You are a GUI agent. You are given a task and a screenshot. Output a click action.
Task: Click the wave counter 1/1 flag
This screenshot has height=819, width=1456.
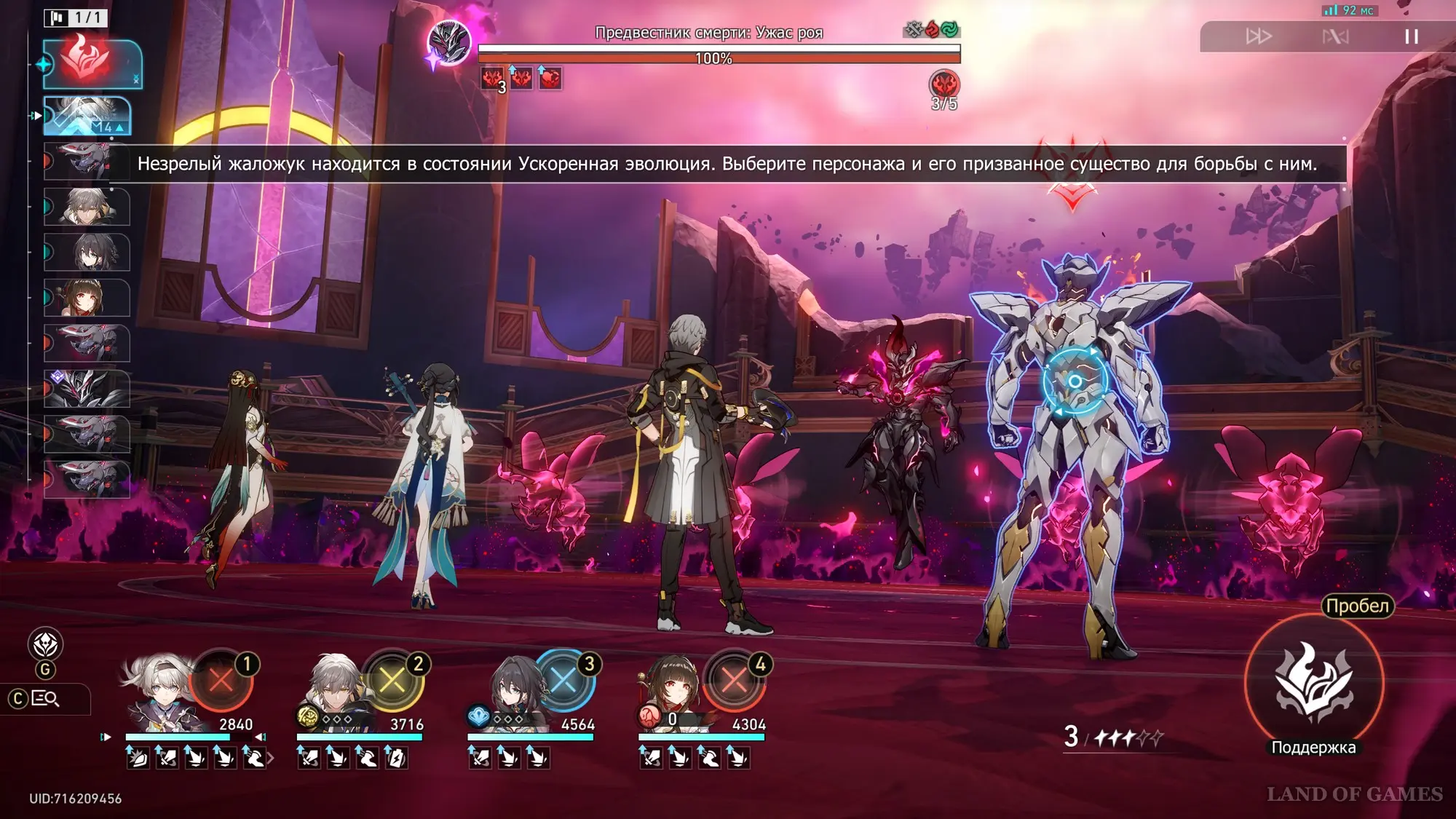point(76,17)
